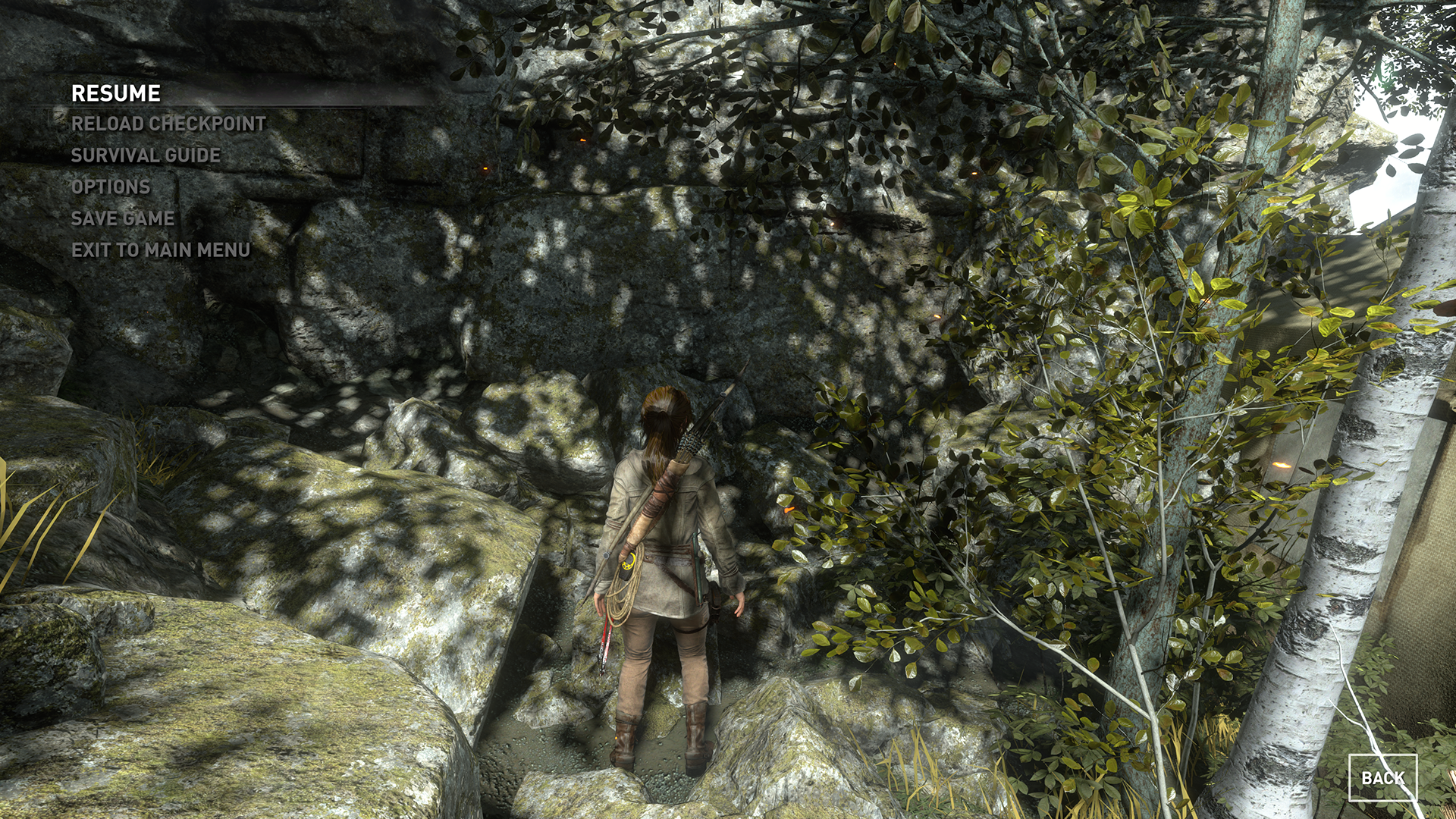Choose Exit to Main Menu

[161, 249]
